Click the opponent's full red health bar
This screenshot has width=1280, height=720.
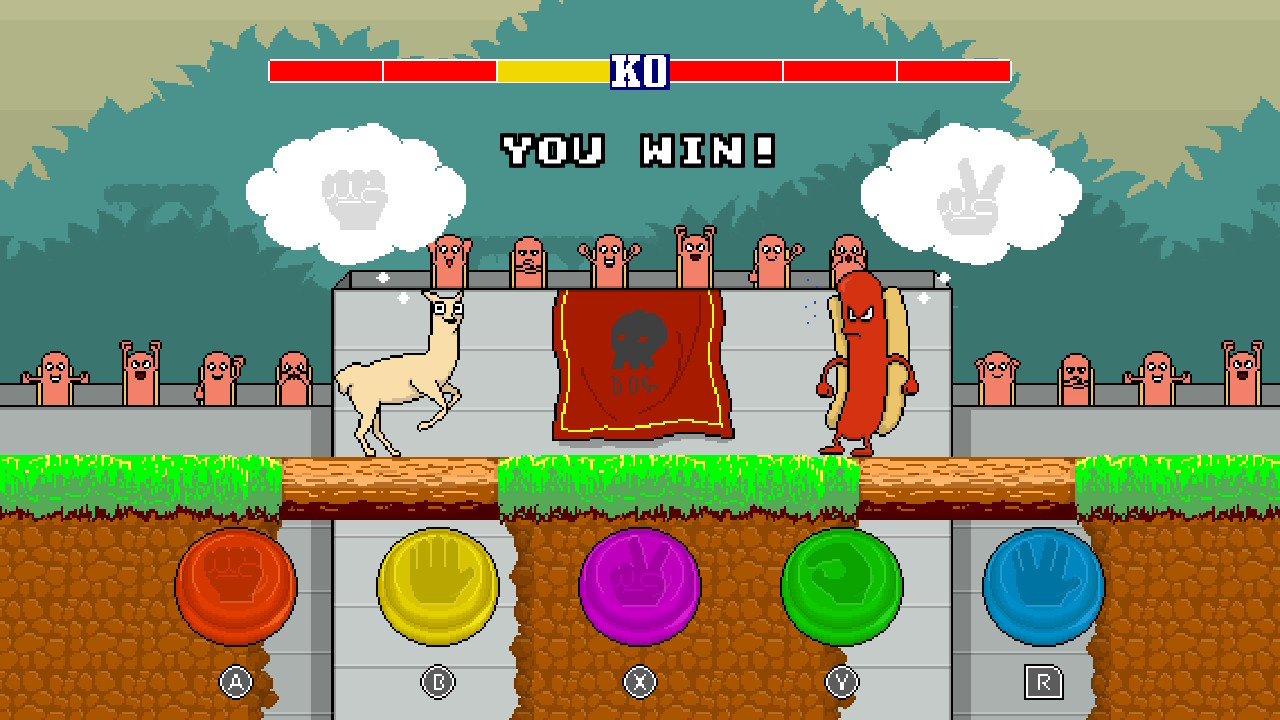(x=840, y=71)
